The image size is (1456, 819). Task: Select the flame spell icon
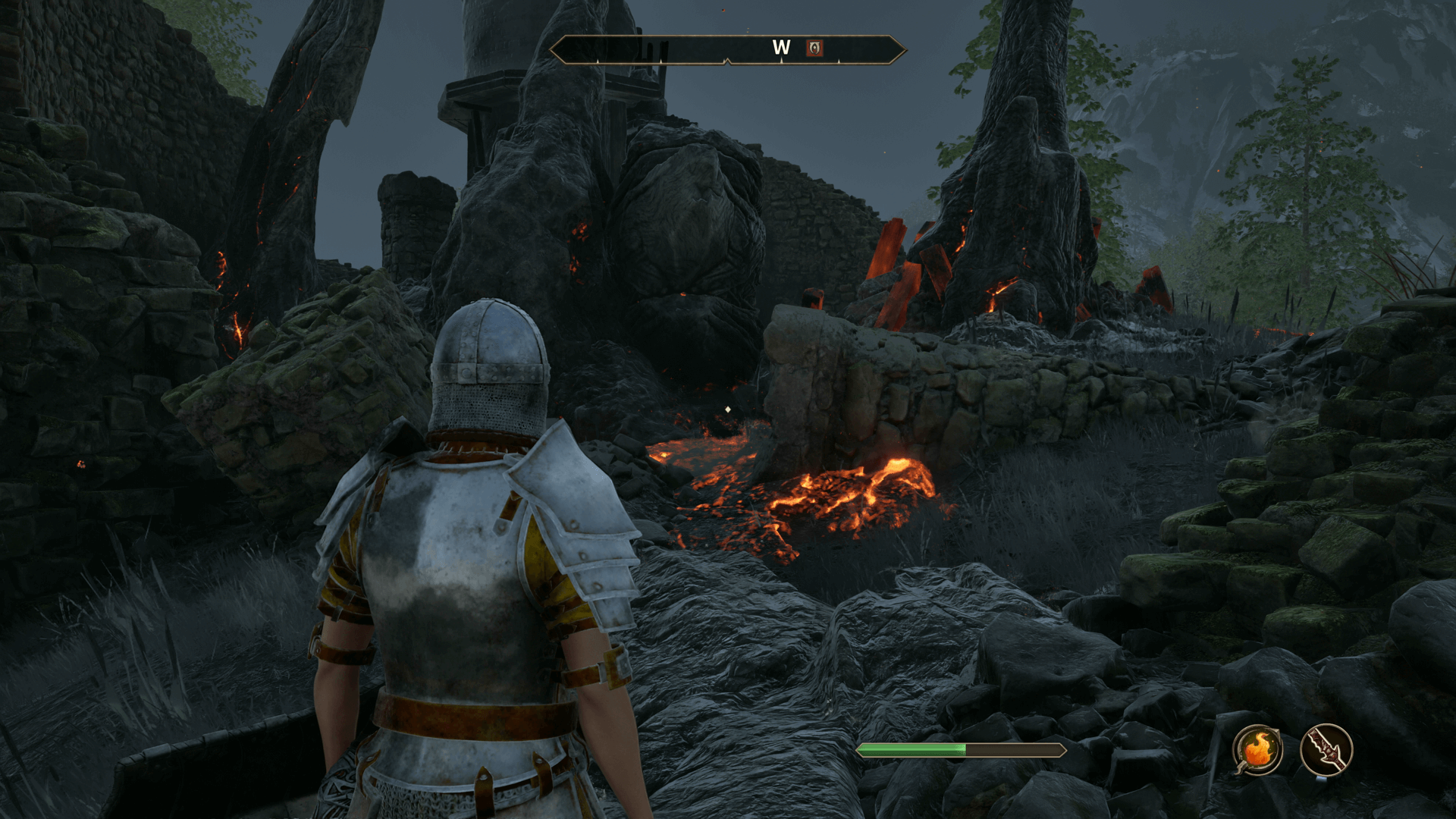pyautogui.click(x=1257, y=750)
